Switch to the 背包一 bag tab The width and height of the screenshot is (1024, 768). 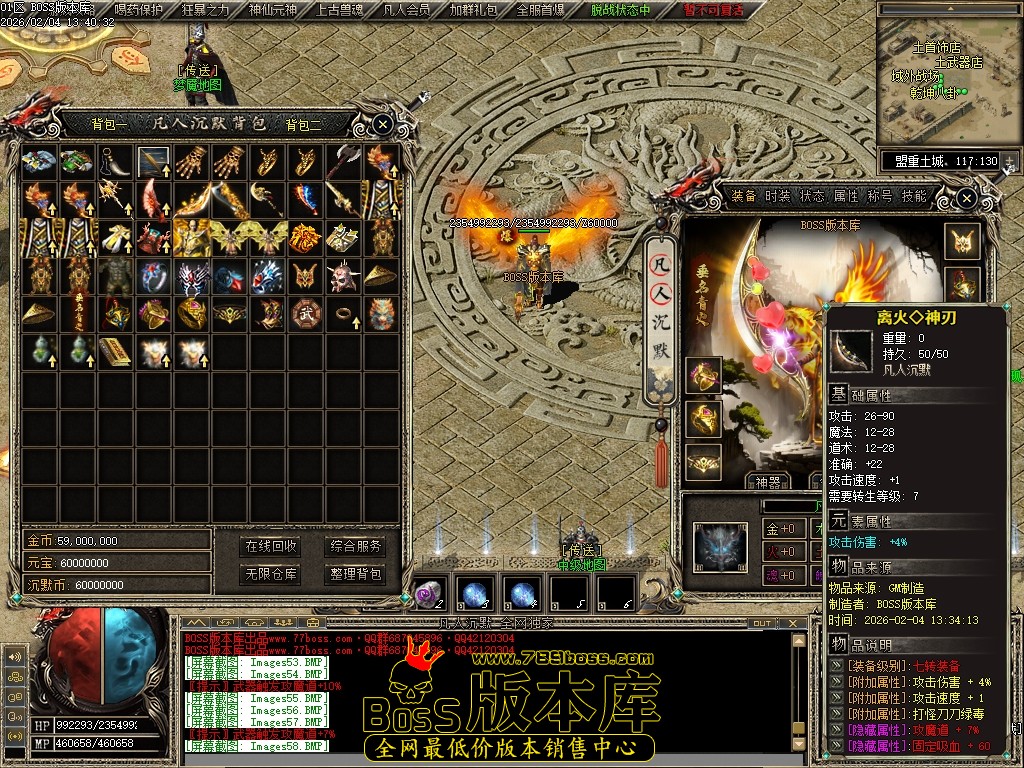tap(109, 125)
